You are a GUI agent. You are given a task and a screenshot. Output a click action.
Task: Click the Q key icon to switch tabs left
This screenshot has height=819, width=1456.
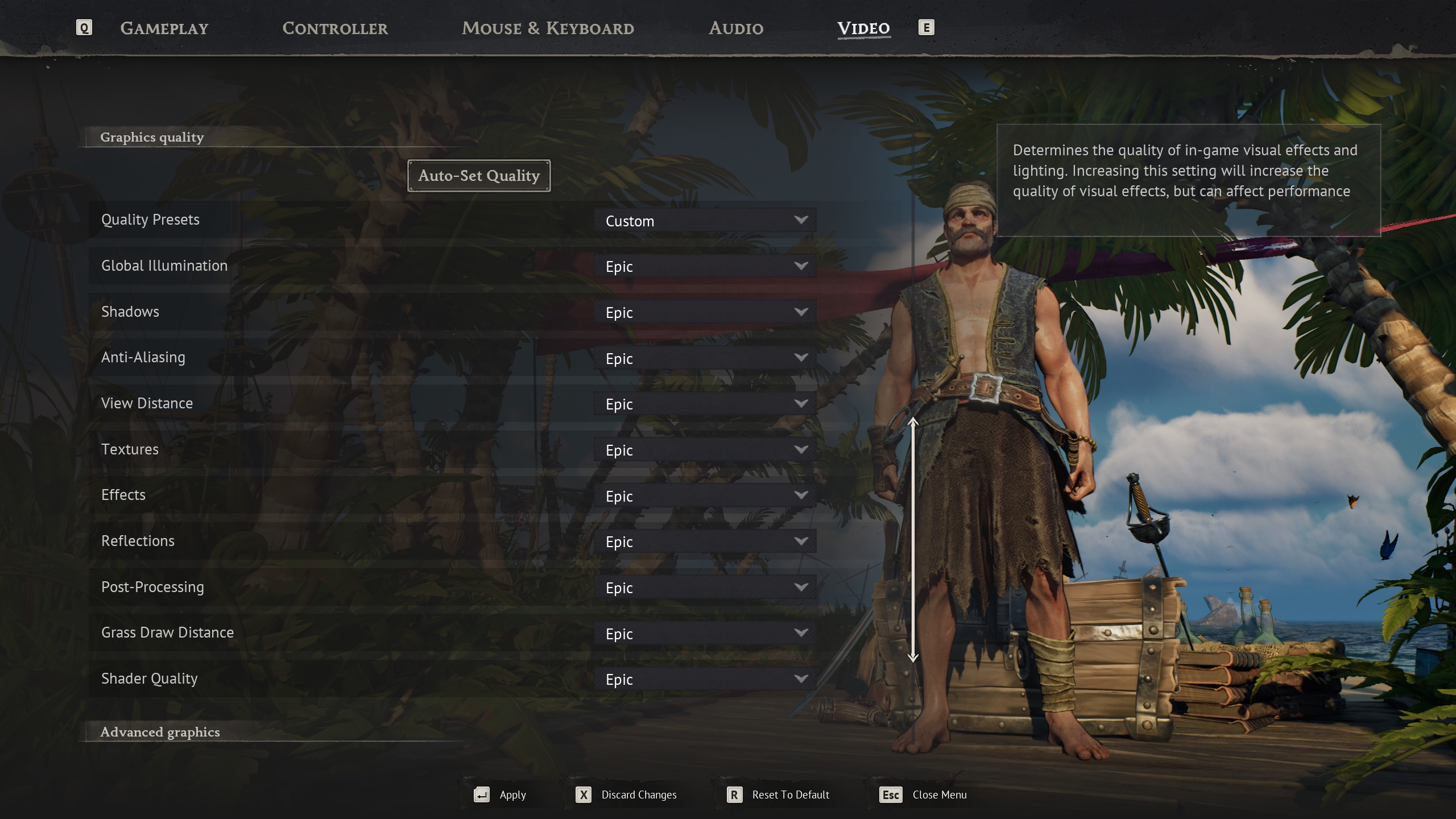(84, 27)
